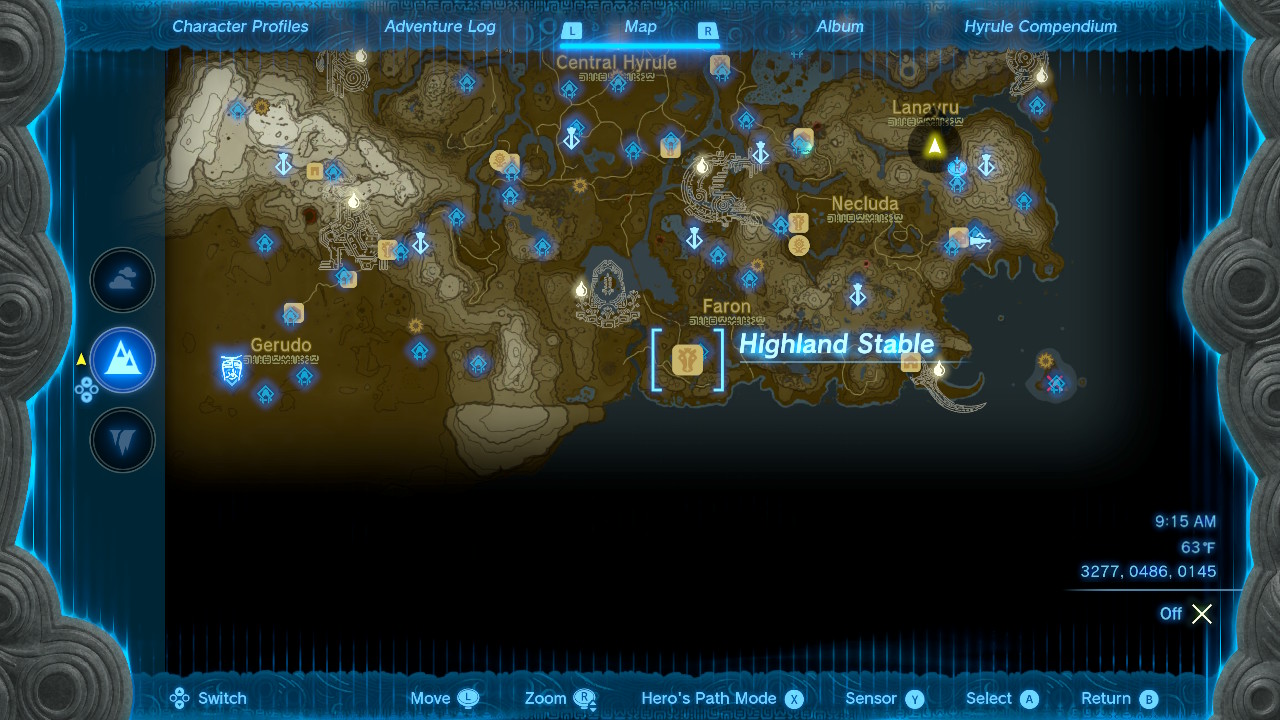The image size is (1280, 720).
Task: Open the Adventure Log tab
Action: [x=440, y=27]
